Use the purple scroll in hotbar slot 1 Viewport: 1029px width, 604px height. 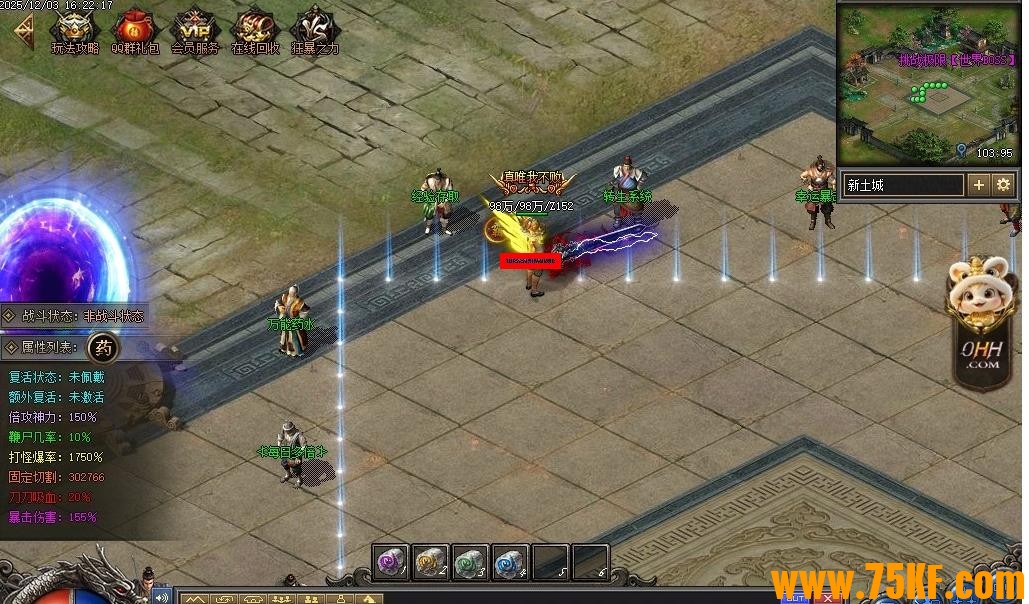[391, 562]
